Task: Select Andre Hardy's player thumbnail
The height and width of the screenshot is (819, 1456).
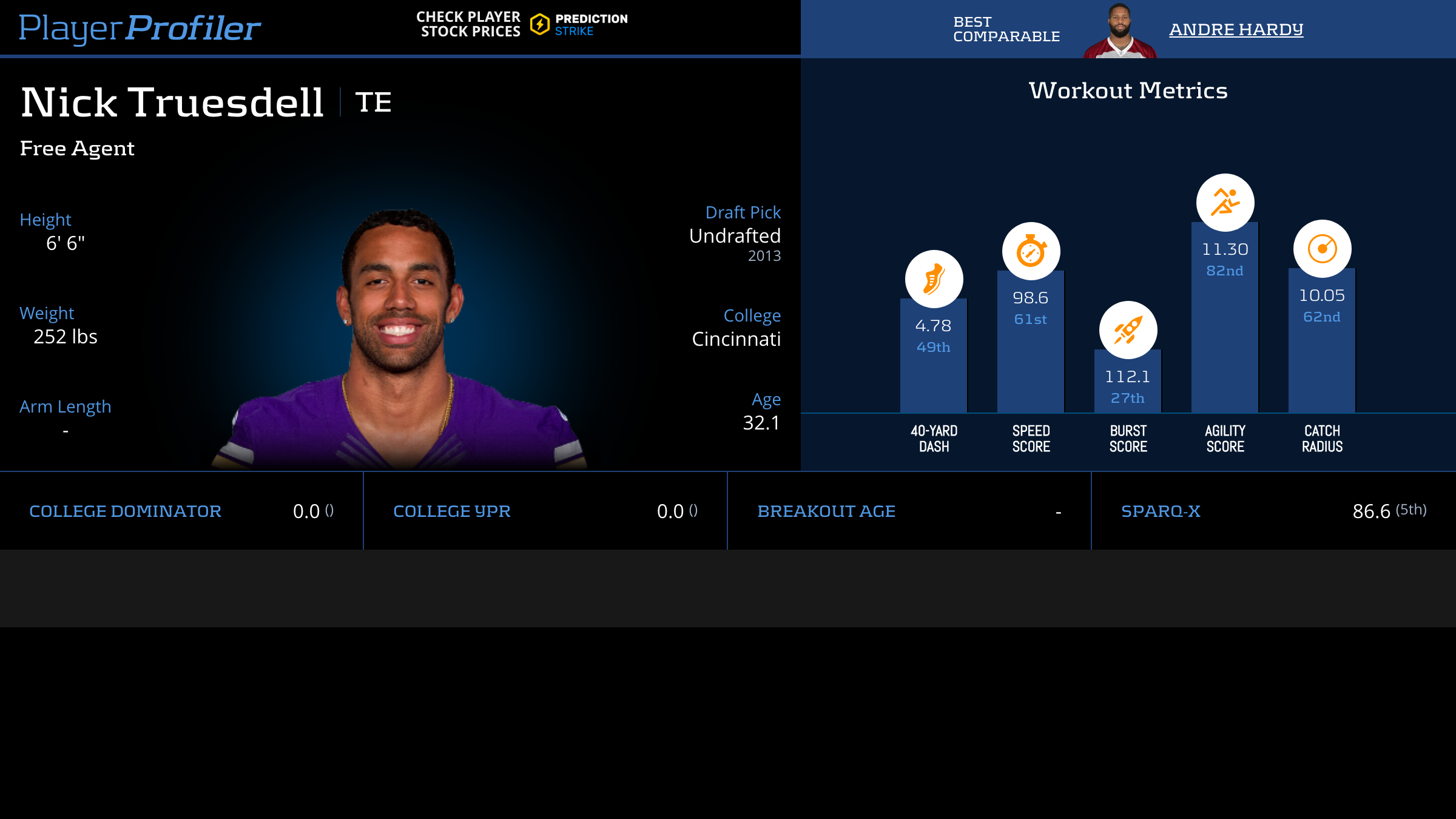Action: 1120,30
